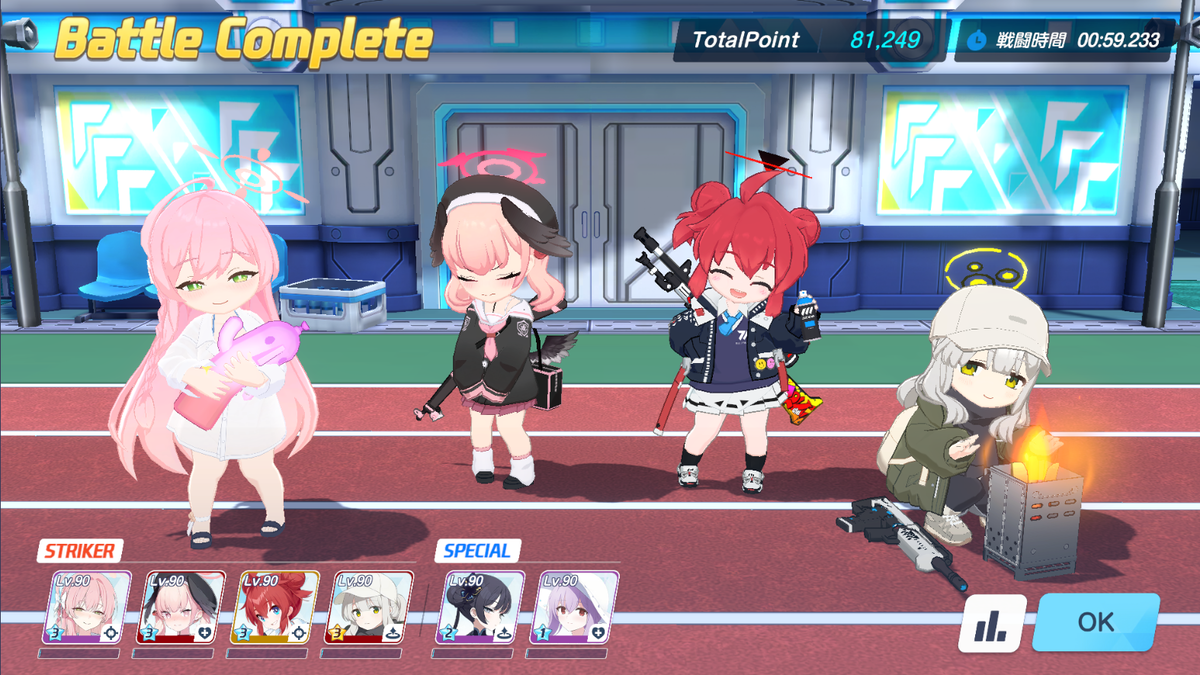This screenshot has height=675, width=1200.
Task: Confirm with the OK button
Action: (x=1095, y=622)
